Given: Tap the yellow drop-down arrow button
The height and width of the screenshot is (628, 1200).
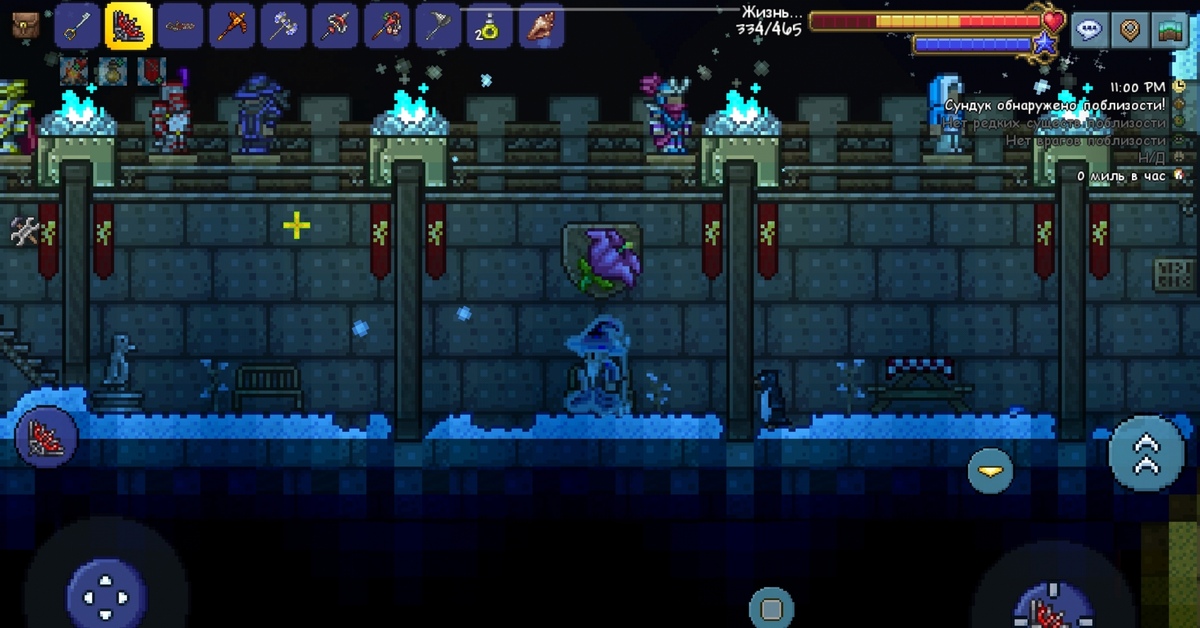Looking at the screenshot, I should pos(990,469).
